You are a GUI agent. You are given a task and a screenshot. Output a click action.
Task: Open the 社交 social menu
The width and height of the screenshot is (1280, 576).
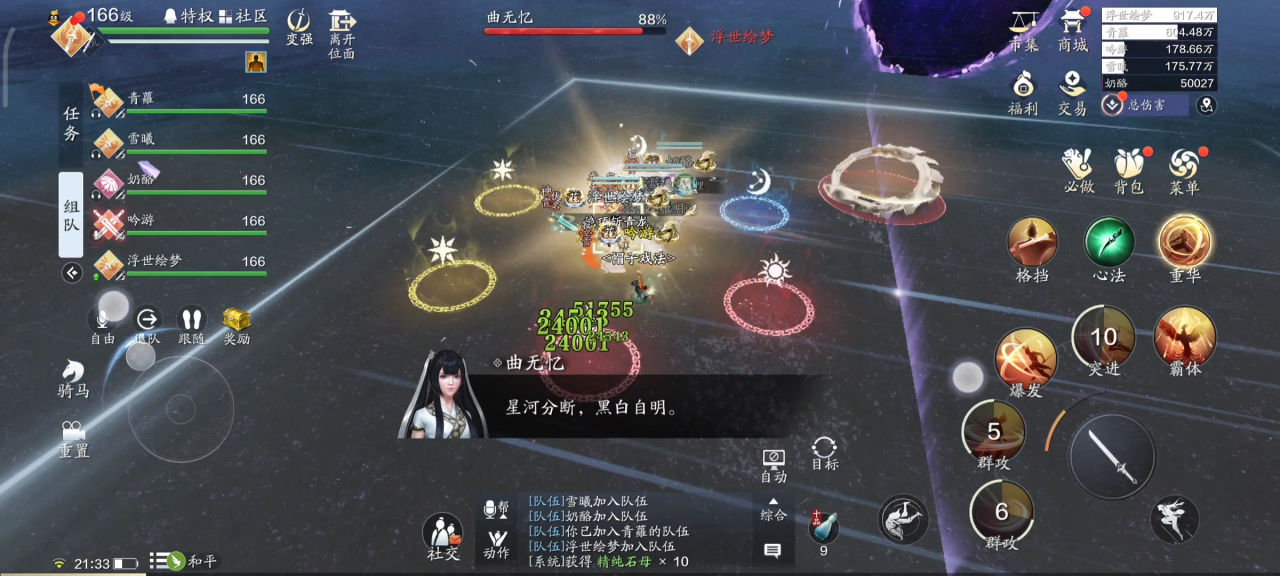pos(443,534)
